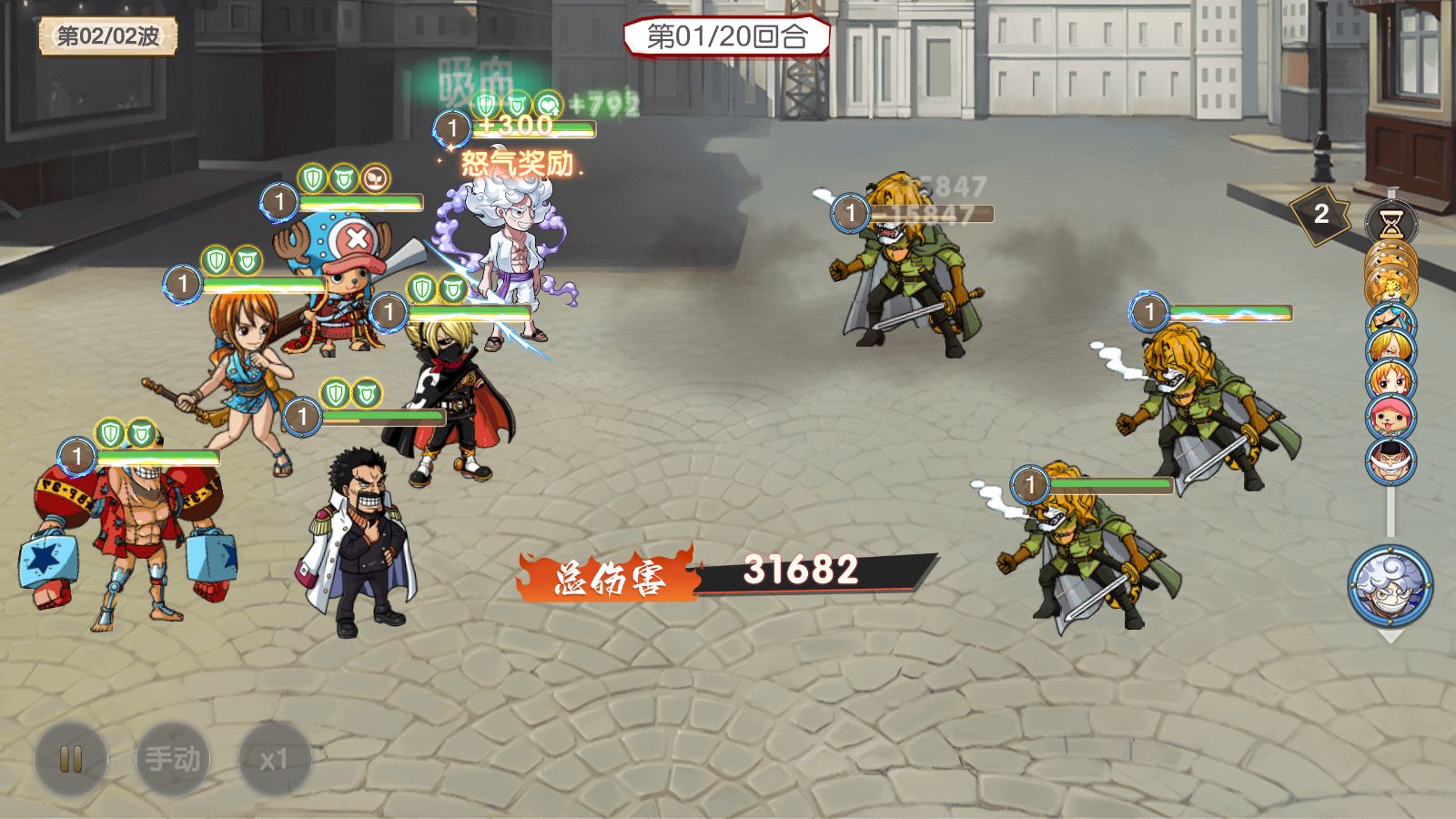1456x819 pixels.
Task: Toggle the 手动 manual battle mode
Action: (173, 759)
